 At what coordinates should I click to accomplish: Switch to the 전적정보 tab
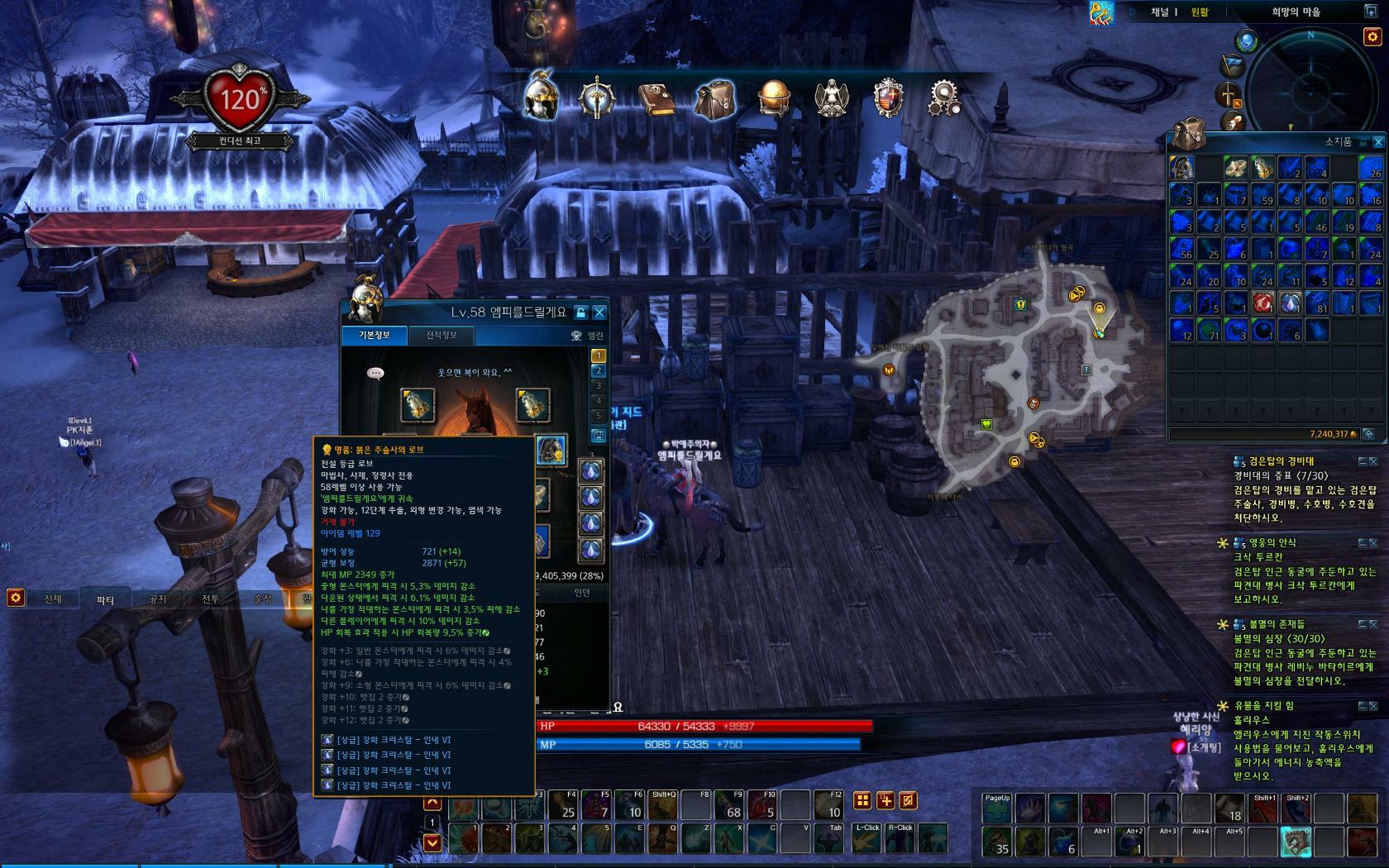(x=442, y=335)
